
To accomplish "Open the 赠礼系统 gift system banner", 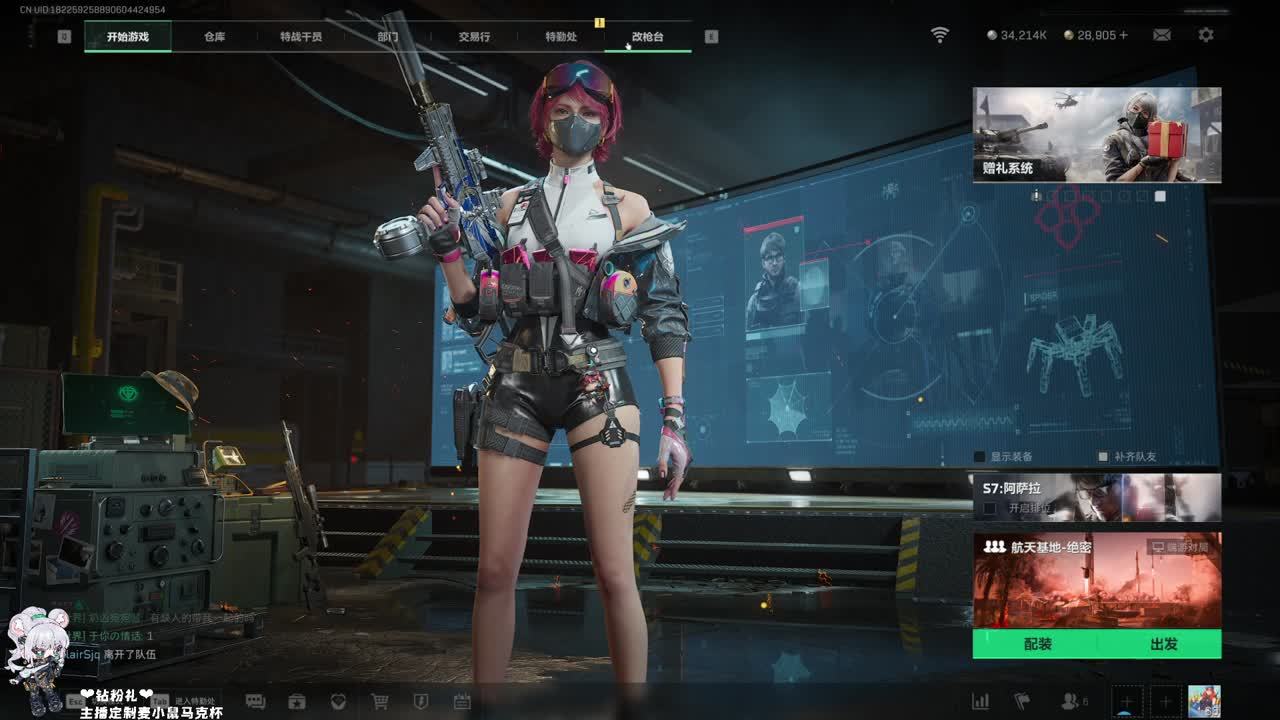I will coord(1097,135).
